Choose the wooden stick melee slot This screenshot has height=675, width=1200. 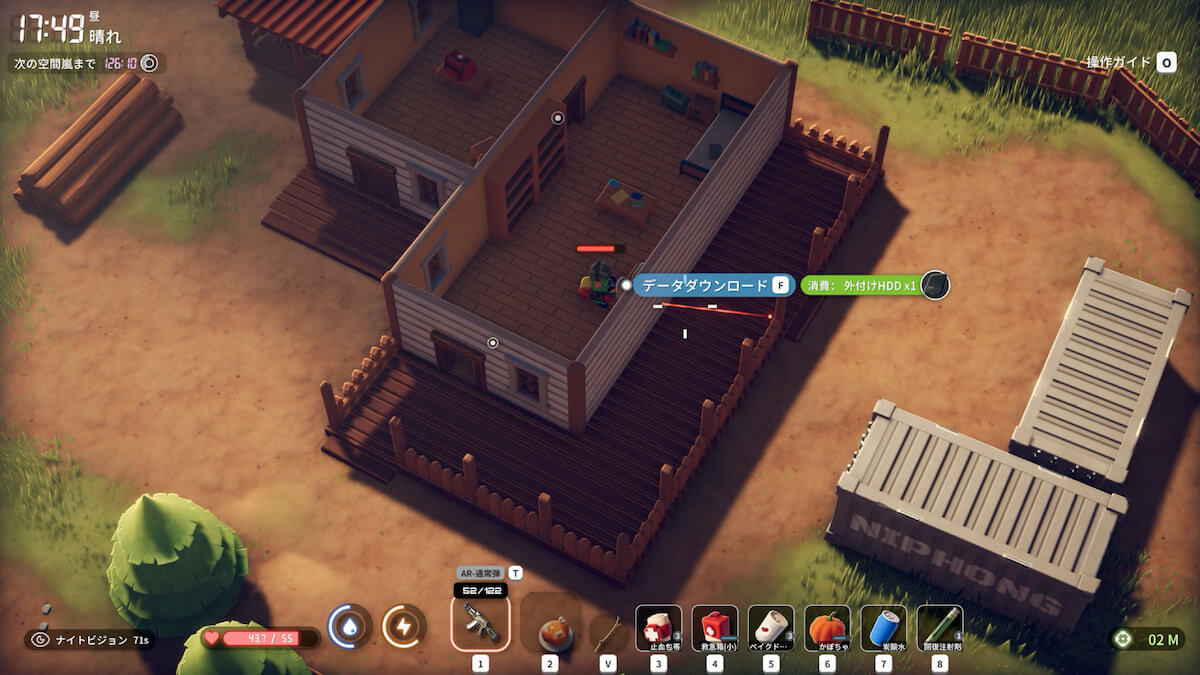click(607, 632)
